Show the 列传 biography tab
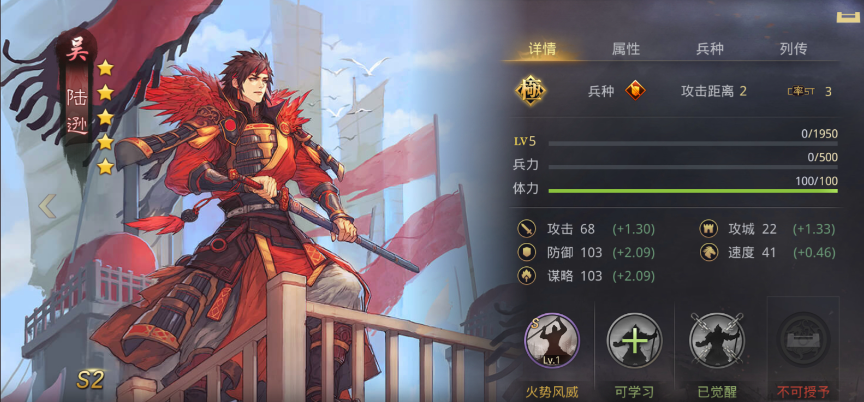The width and height of the screenshot is (864, 402). (x=793, y=48)
